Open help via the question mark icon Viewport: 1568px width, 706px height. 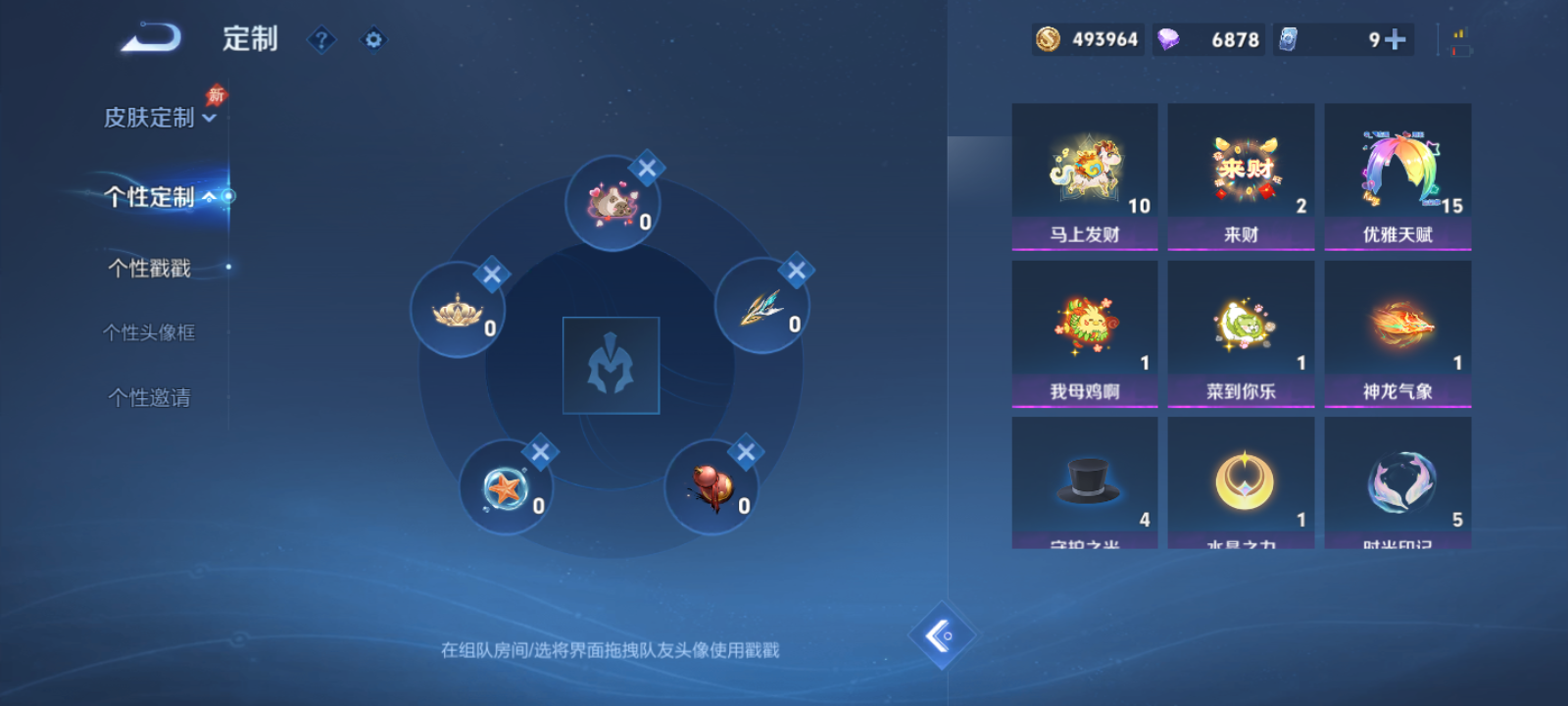click(x=321, y=39)
